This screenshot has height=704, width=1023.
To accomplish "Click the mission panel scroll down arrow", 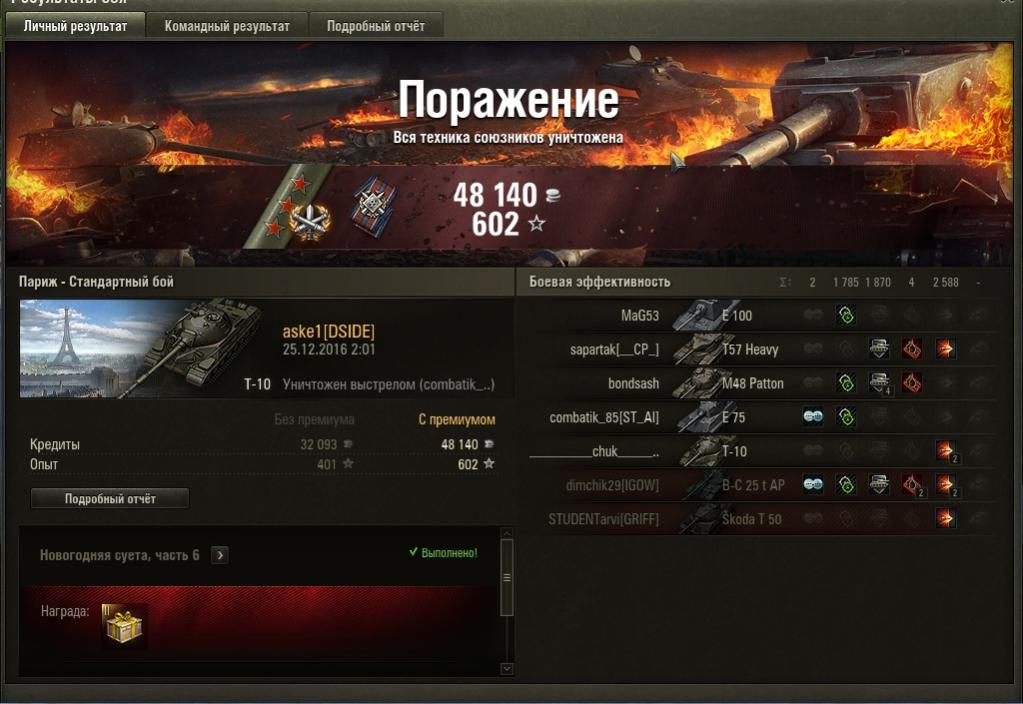I will click(506, 668).
